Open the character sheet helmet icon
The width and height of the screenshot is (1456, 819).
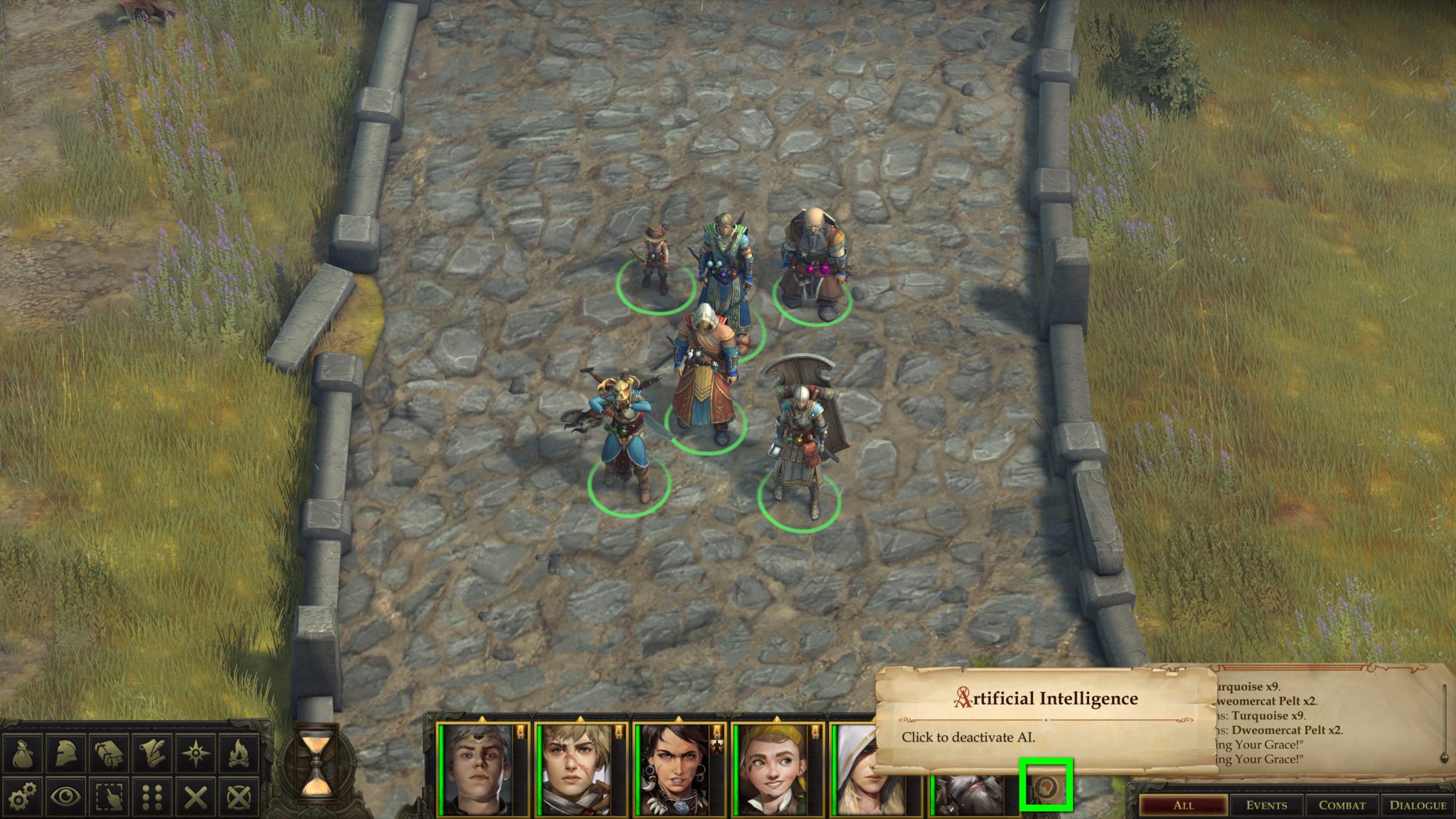pyautogui.click(x=65, y=751)
